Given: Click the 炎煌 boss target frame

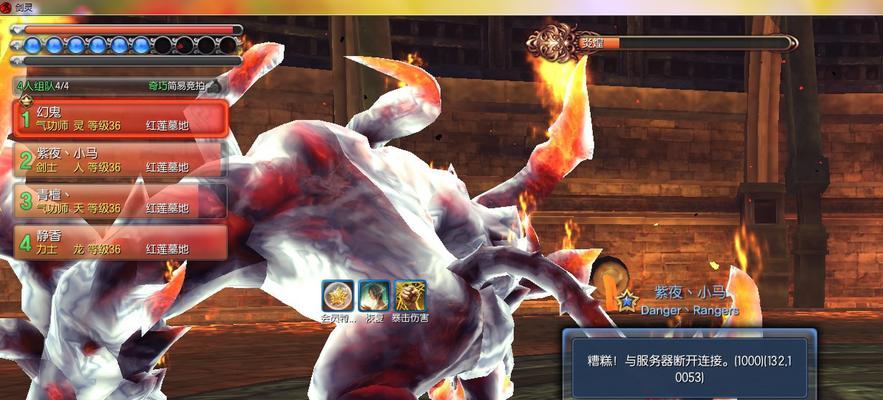Looking at the screenshot, I should click(x=662, y=42).
